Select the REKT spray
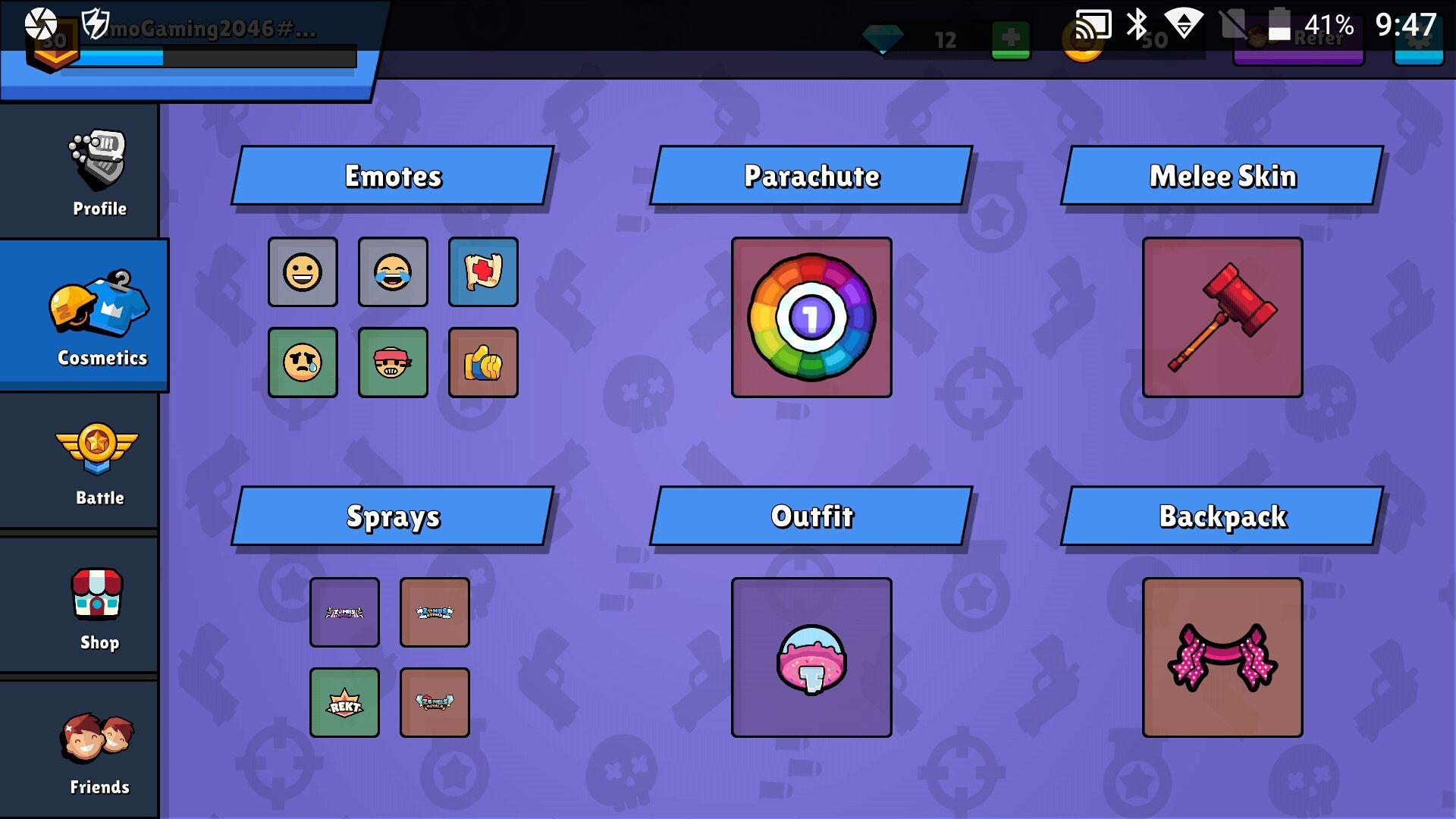The width and height of the screenshot is (1456, 819). point(344,701)
